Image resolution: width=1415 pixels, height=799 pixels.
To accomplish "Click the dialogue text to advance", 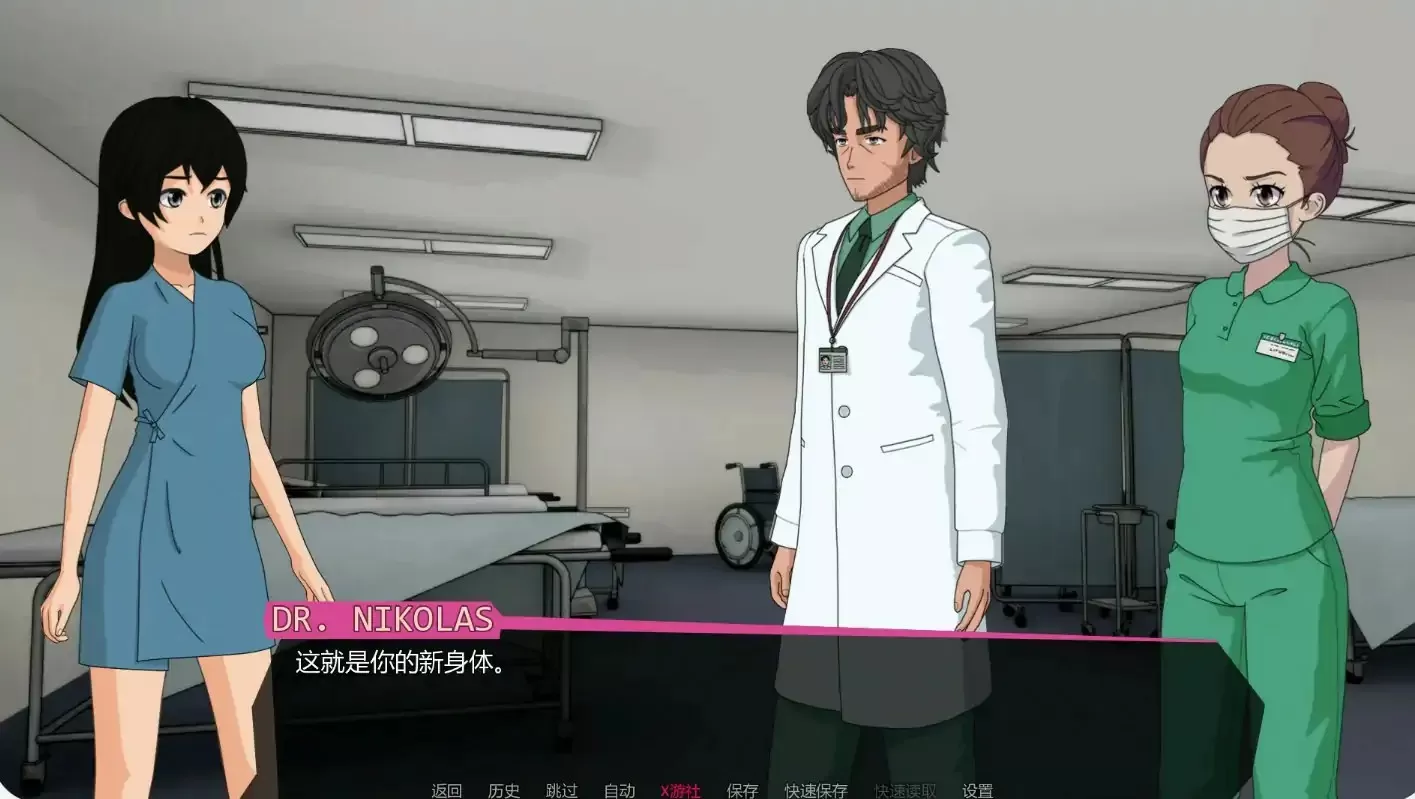I will pos(400,660).
